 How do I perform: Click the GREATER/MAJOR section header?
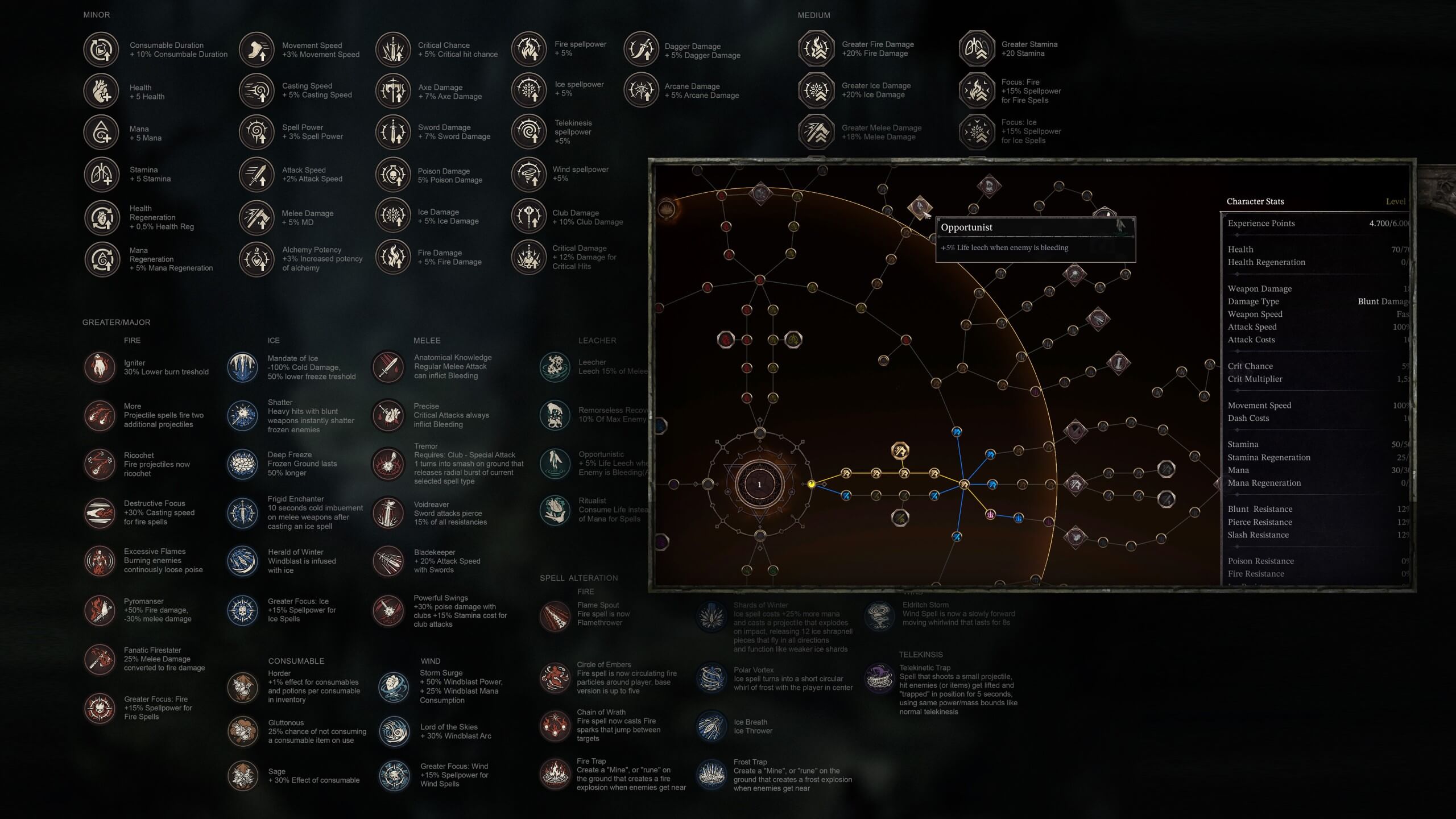point(117,322)
